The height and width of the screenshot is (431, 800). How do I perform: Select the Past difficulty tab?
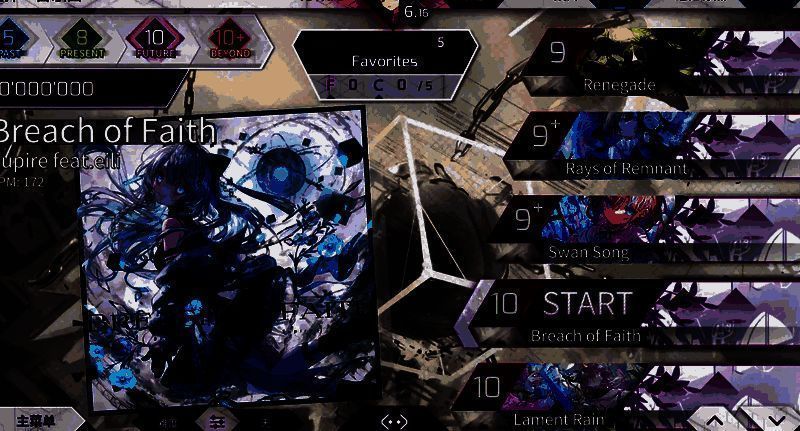pos(14,42)
